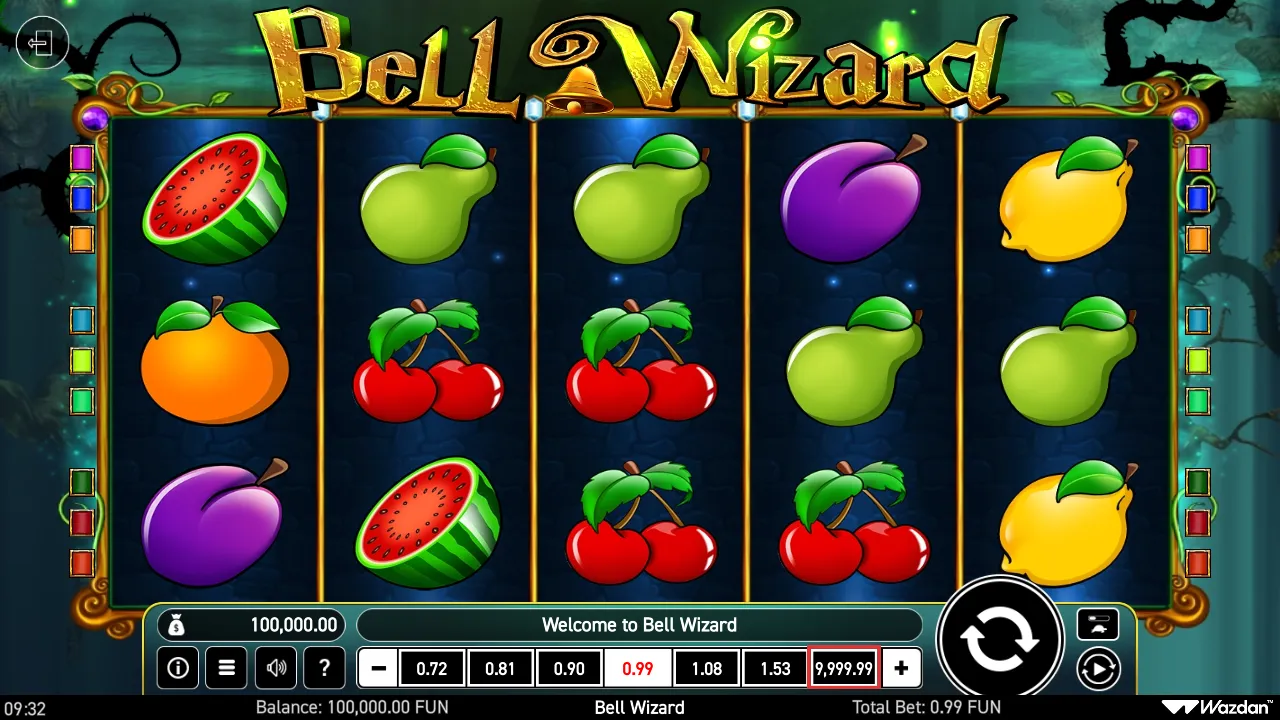Open the game information panel
Image resolution: width=1280 pixels, height=720 pixels.
178,668
